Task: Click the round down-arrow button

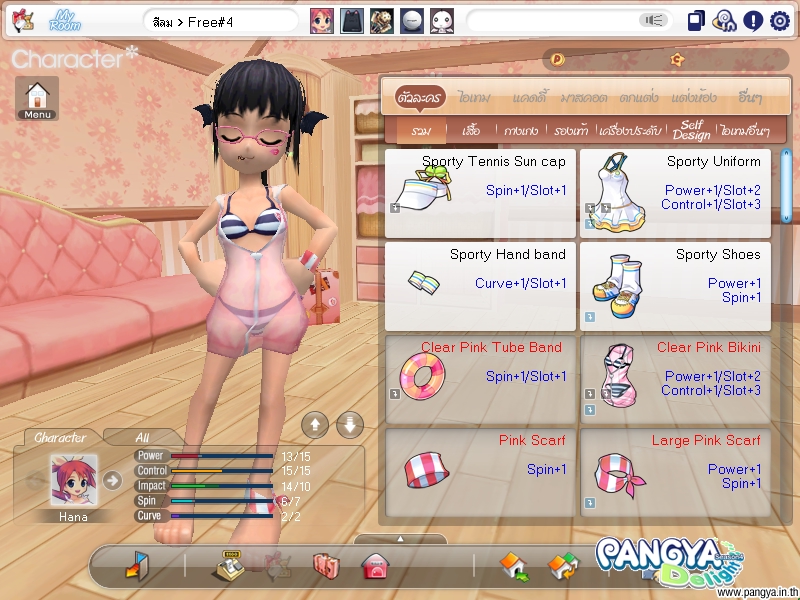Action: [348, 424]
